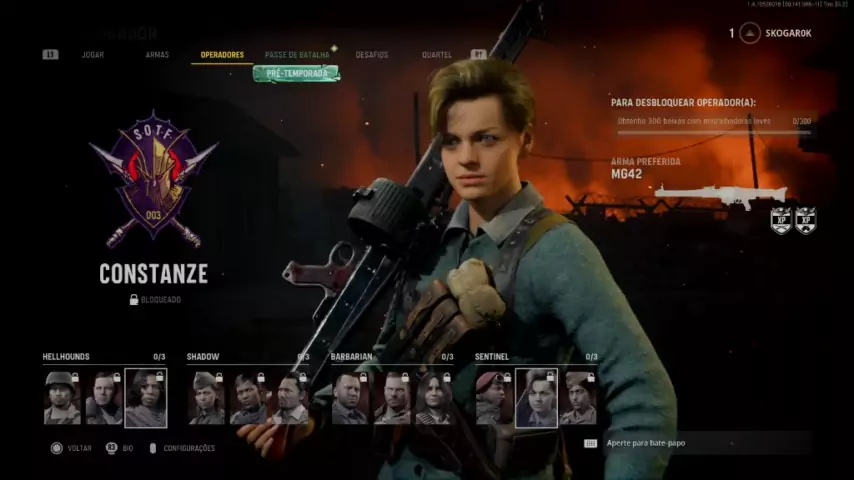Open the operator Bio
The width and height of the screenshot is (854, 480).
tap(120, 448)
